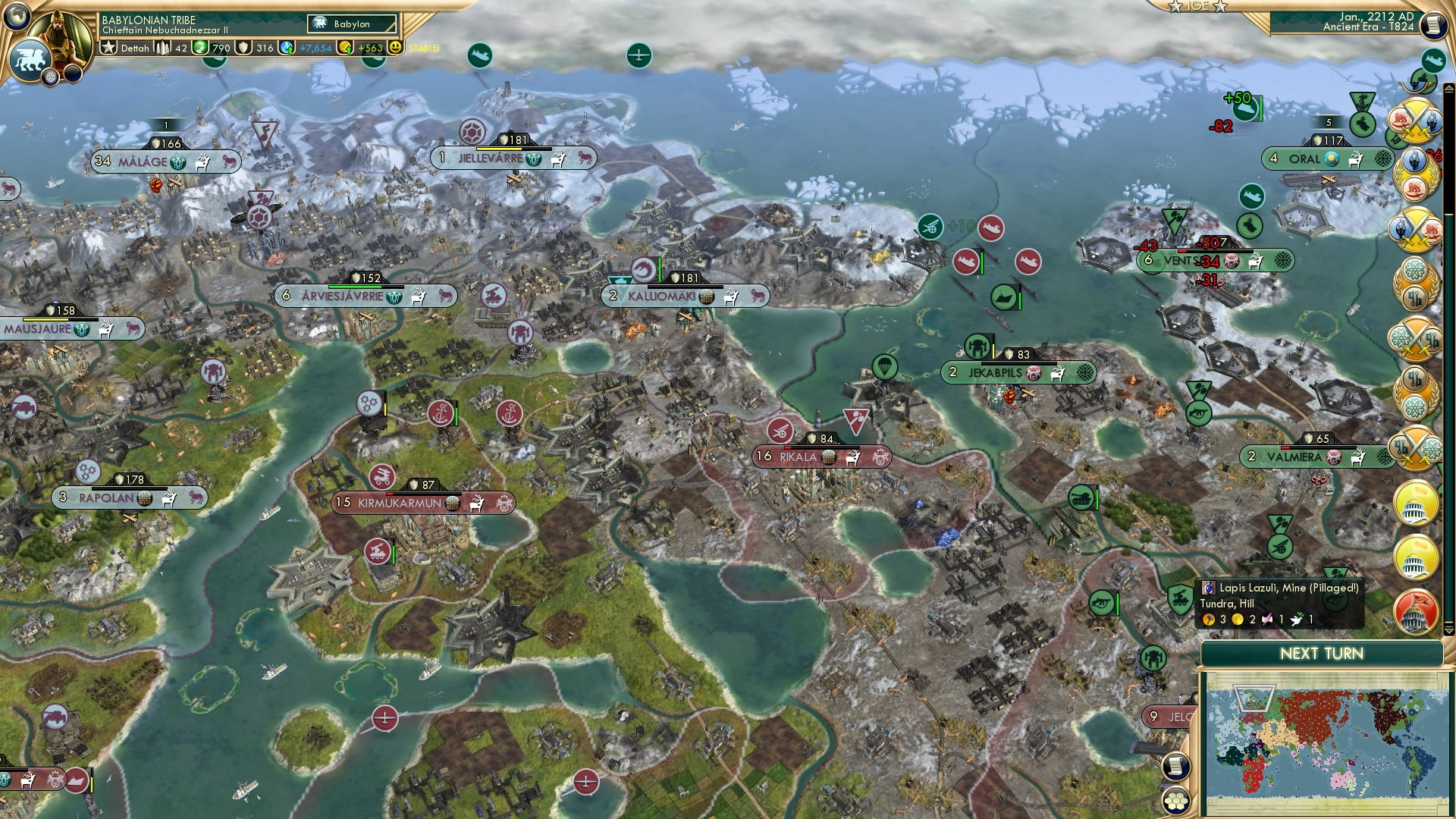The width and height of the screenshot is (1456, 819).
Task: Open the game menu button at top-right corner
Action: point(1433,25)
